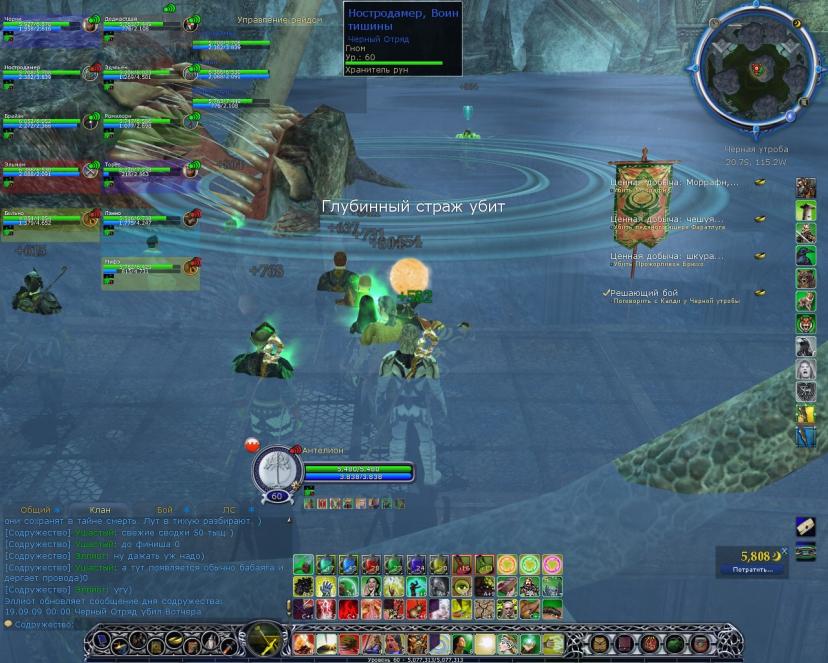Target raid member Брайан in raid frames
The width and height of the screenshot is (828, 663).
(x=42, y=122)
